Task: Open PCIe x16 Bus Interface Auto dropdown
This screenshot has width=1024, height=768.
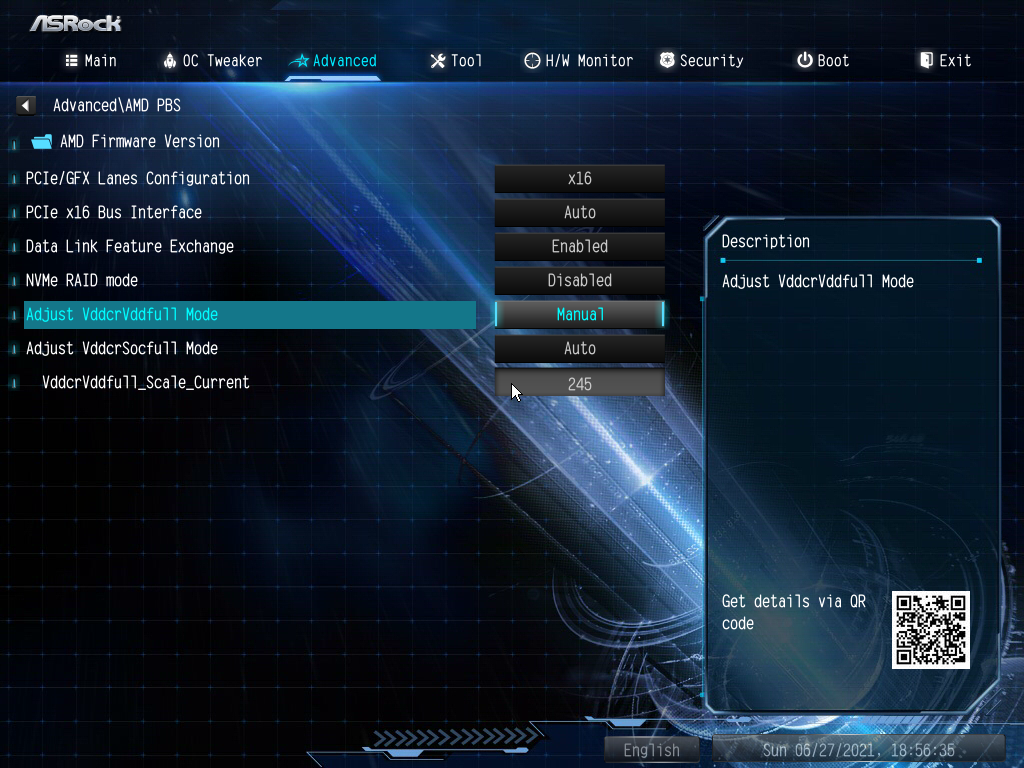Action: click(579, 213)
